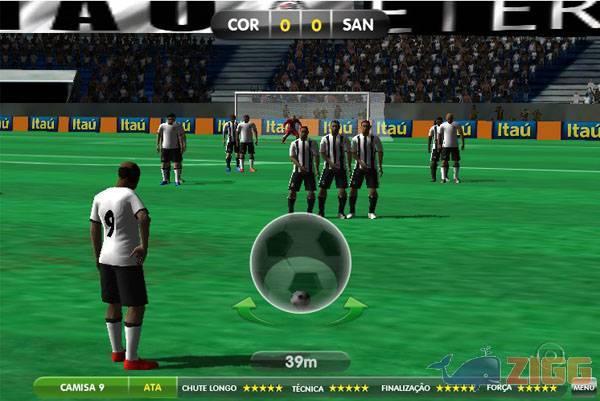Viewport: 600px width, 401px height.
Task: Open the MENU button
Action: pyautogui.click(x=583, y=388)
